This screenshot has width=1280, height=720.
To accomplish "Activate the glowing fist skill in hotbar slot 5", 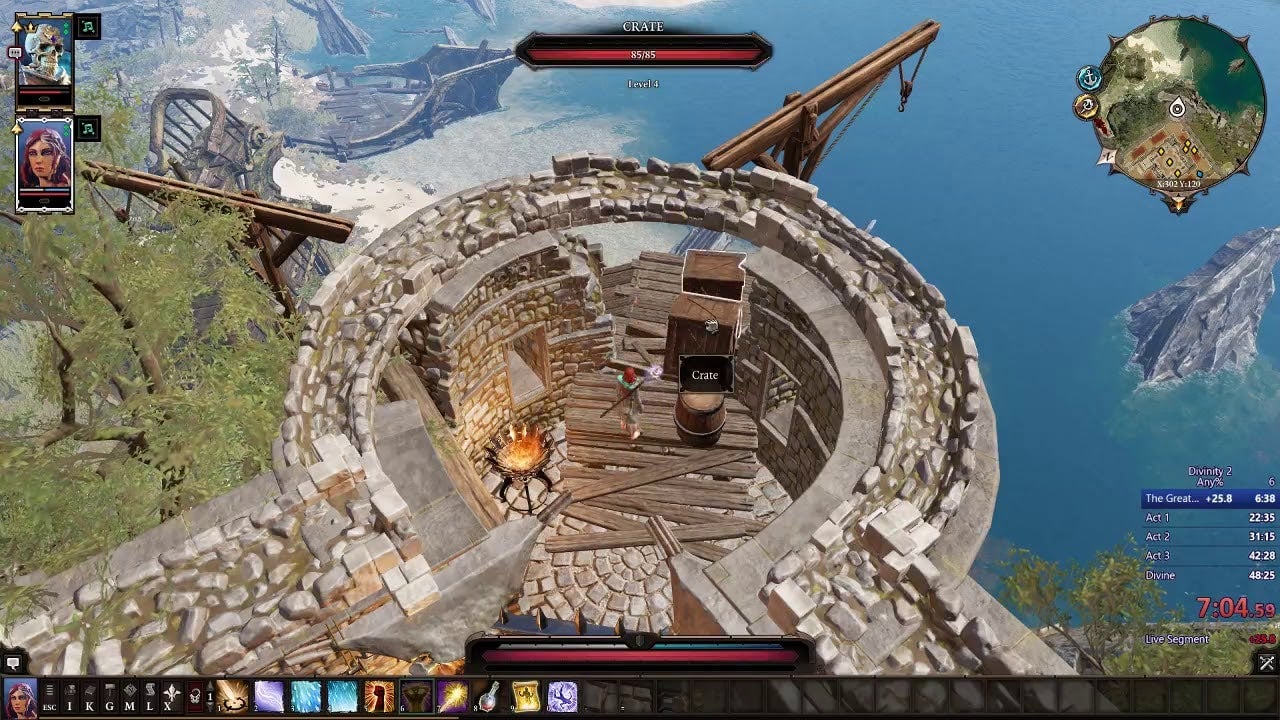I will pyautogui.click(x=379, y=696).
